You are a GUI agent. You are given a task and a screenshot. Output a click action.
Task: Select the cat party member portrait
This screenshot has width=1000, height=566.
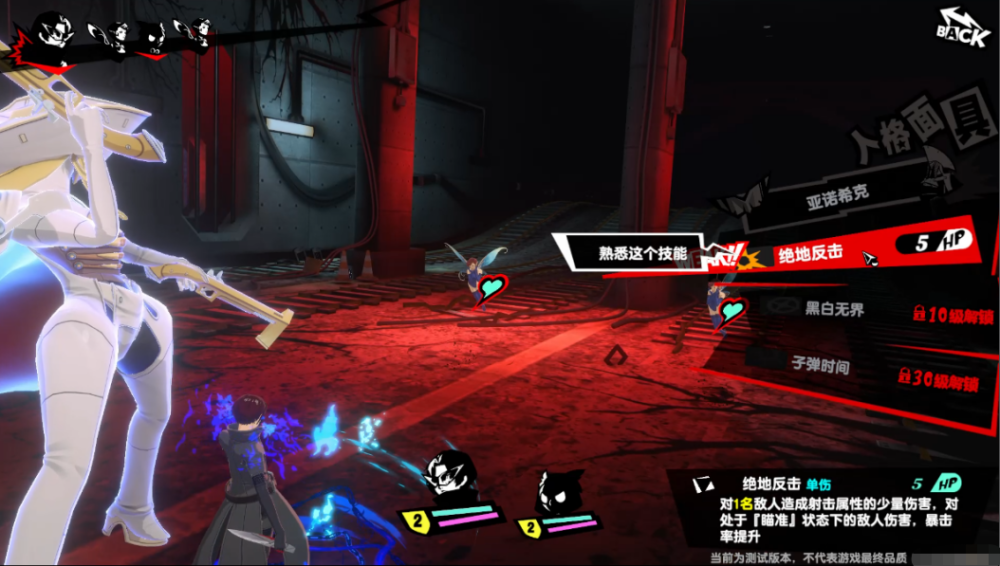[x=558, y=490]
